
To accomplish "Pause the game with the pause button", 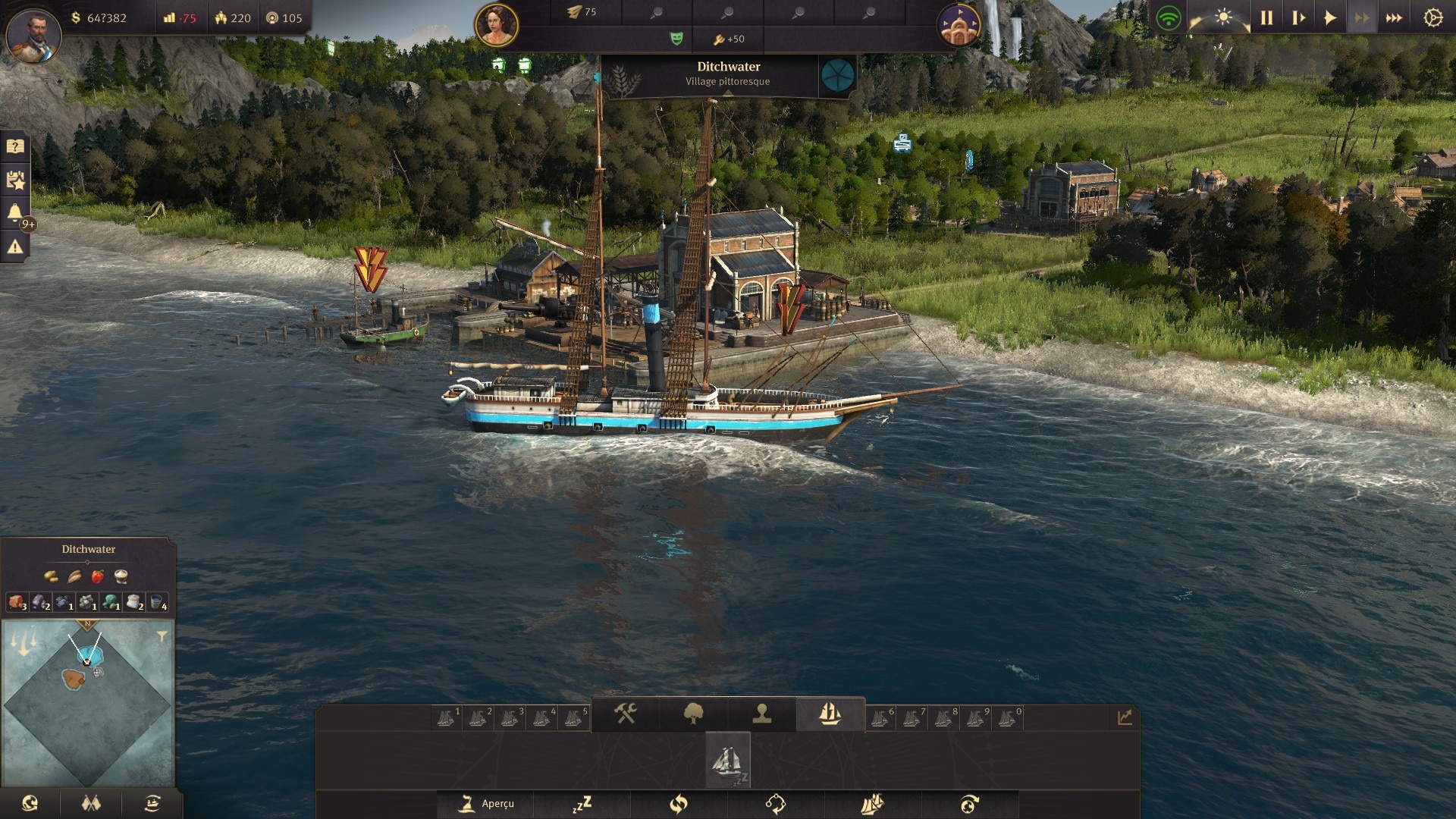I will [1266, 18].
